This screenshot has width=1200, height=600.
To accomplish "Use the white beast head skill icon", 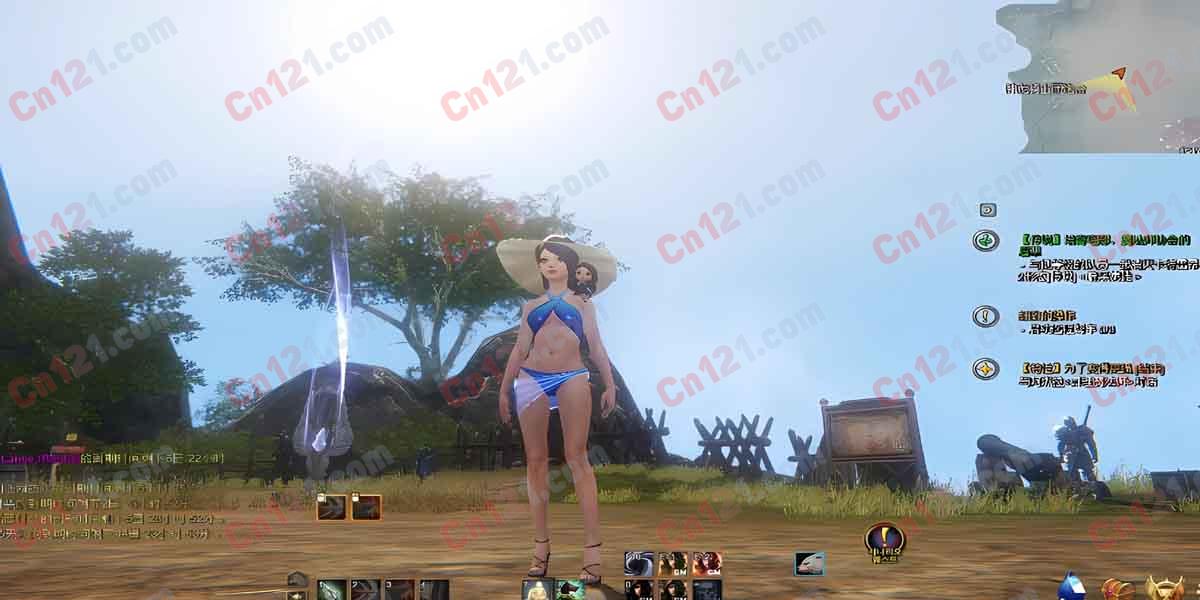I will (x=810, y=564).
